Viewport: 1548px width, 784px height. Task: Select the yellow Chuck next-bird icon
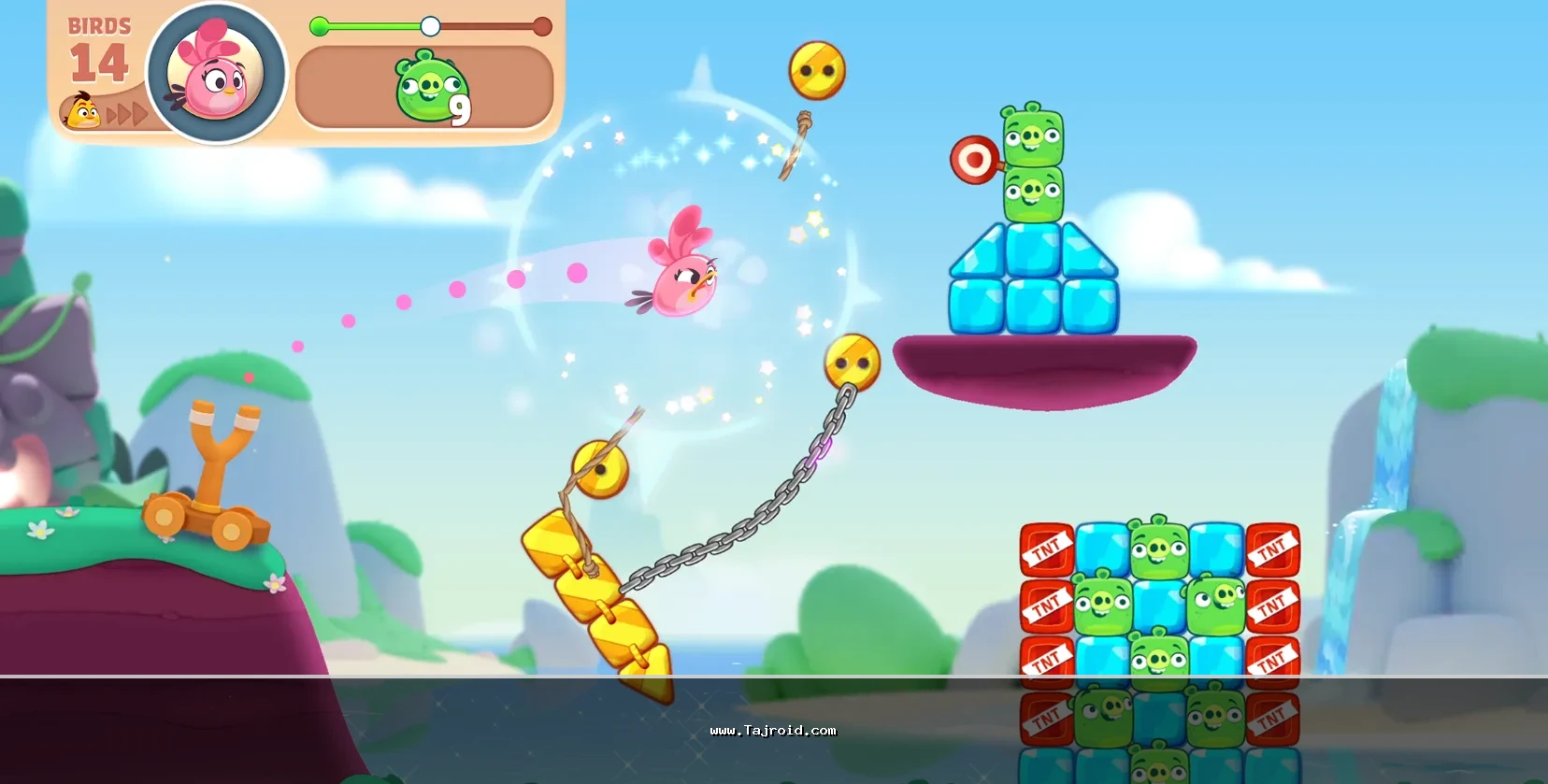coord(83,112)
